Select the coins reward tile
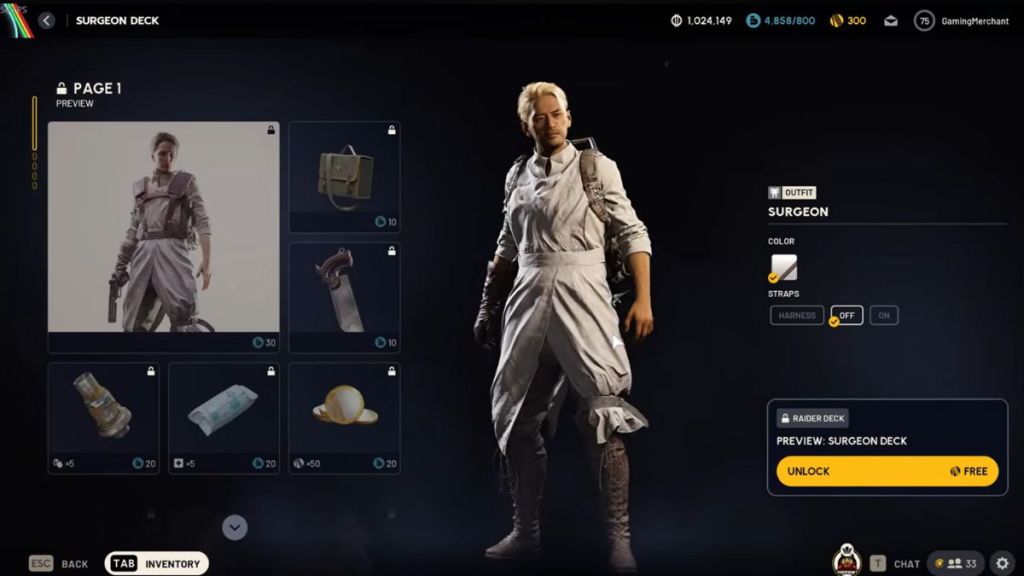This screenshot has height=576, width=1024. pyautogui.click(x=344, y=417)
